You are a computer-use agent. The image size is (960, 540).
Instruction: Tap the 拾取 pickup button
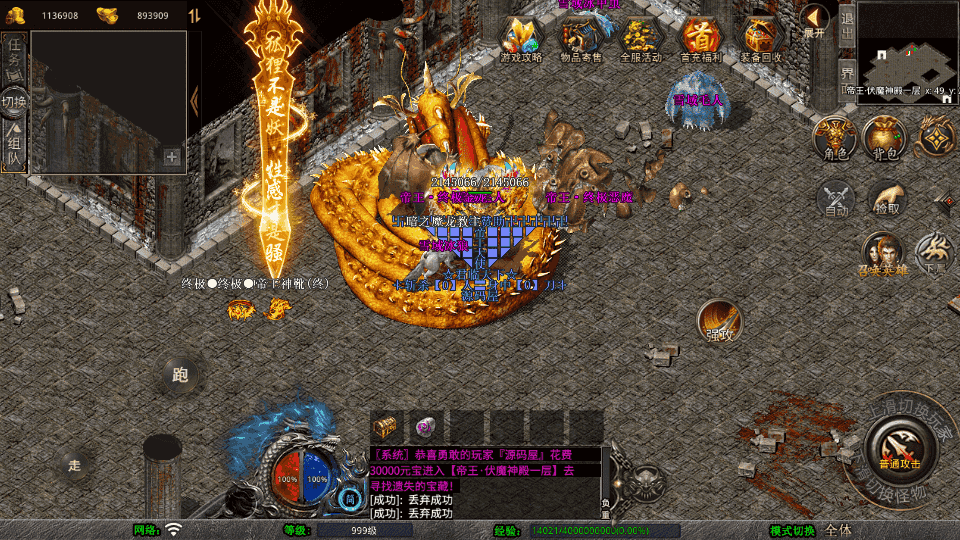point(886,198)
